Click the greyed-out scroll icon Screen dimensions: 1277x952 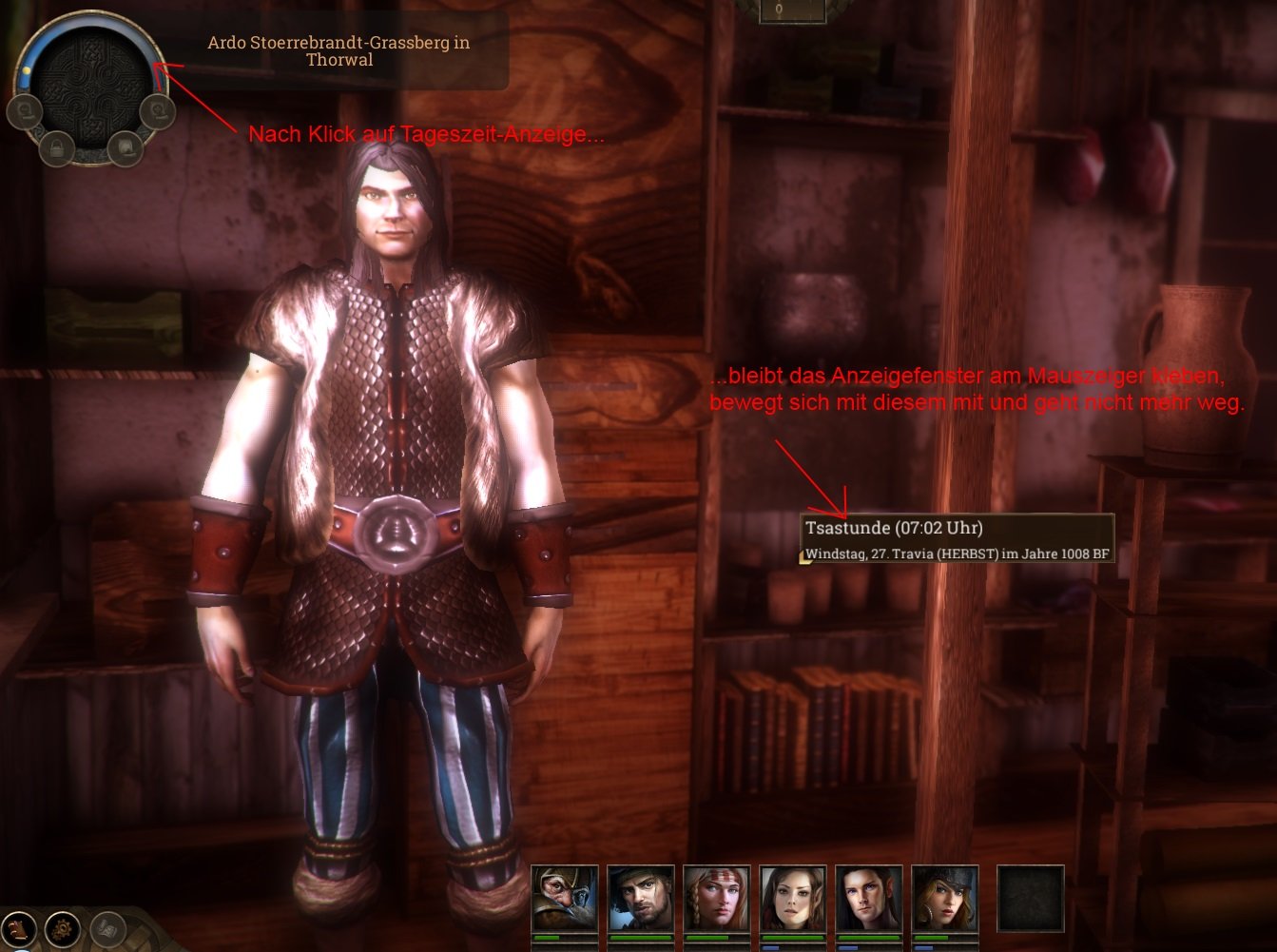(x=107, y=928)
